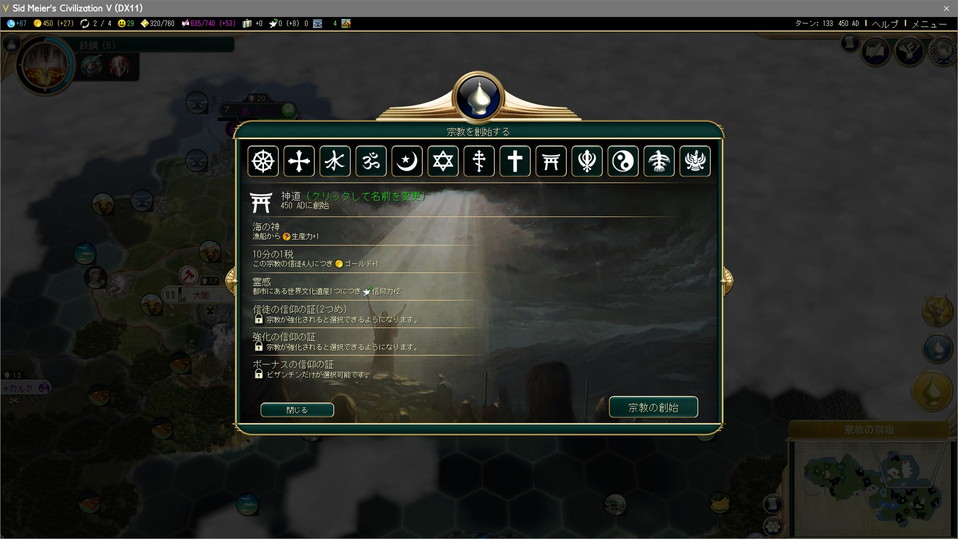Choose the Taoism yin-yang icon
Viewport: 958px width, 539px height.
click(x=623, y=161)
